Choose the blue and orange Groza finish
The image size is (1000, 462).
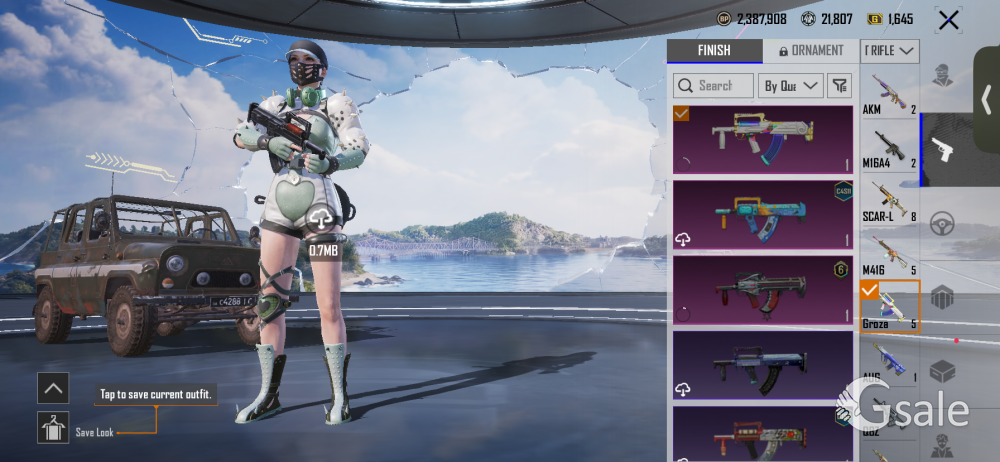pos(762,214)
